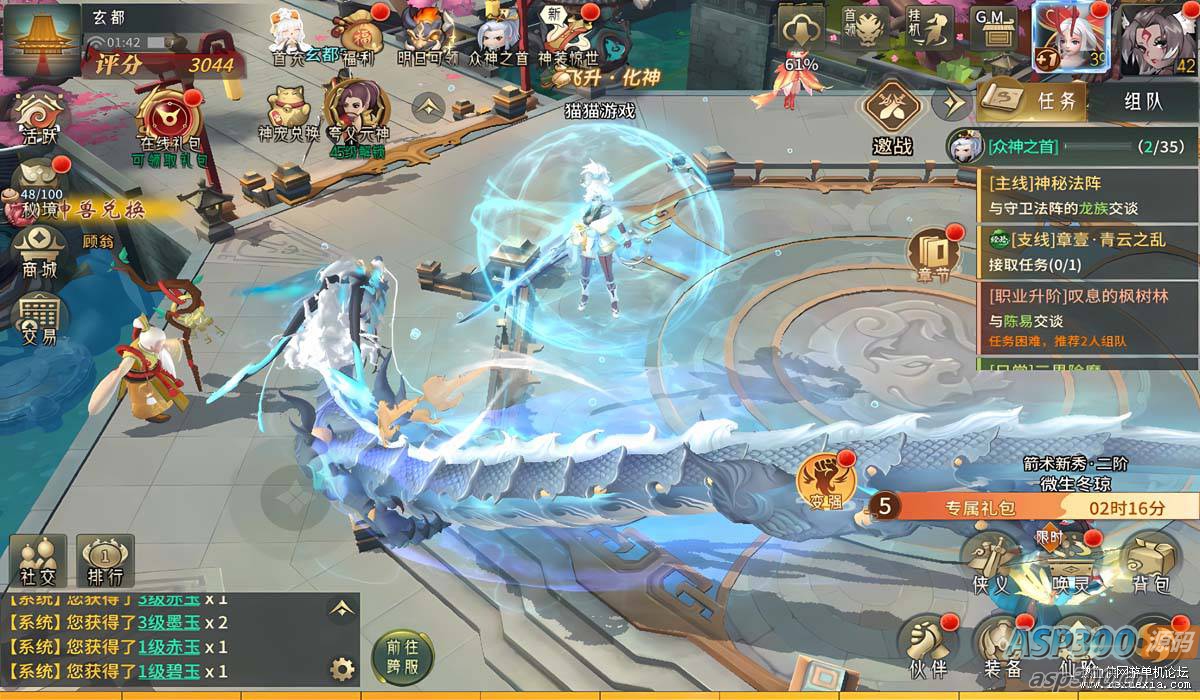Open the 伙伴 companions menu
The image size is (1200, 700).
click(x=926, y=645)
